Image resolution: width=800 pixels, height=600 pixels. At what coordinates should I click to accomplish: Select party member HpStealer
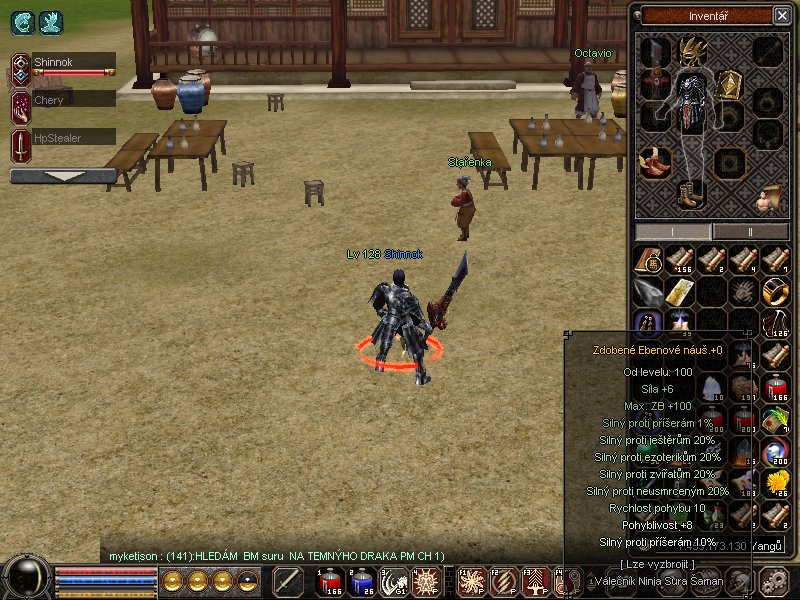click(63, 138)
